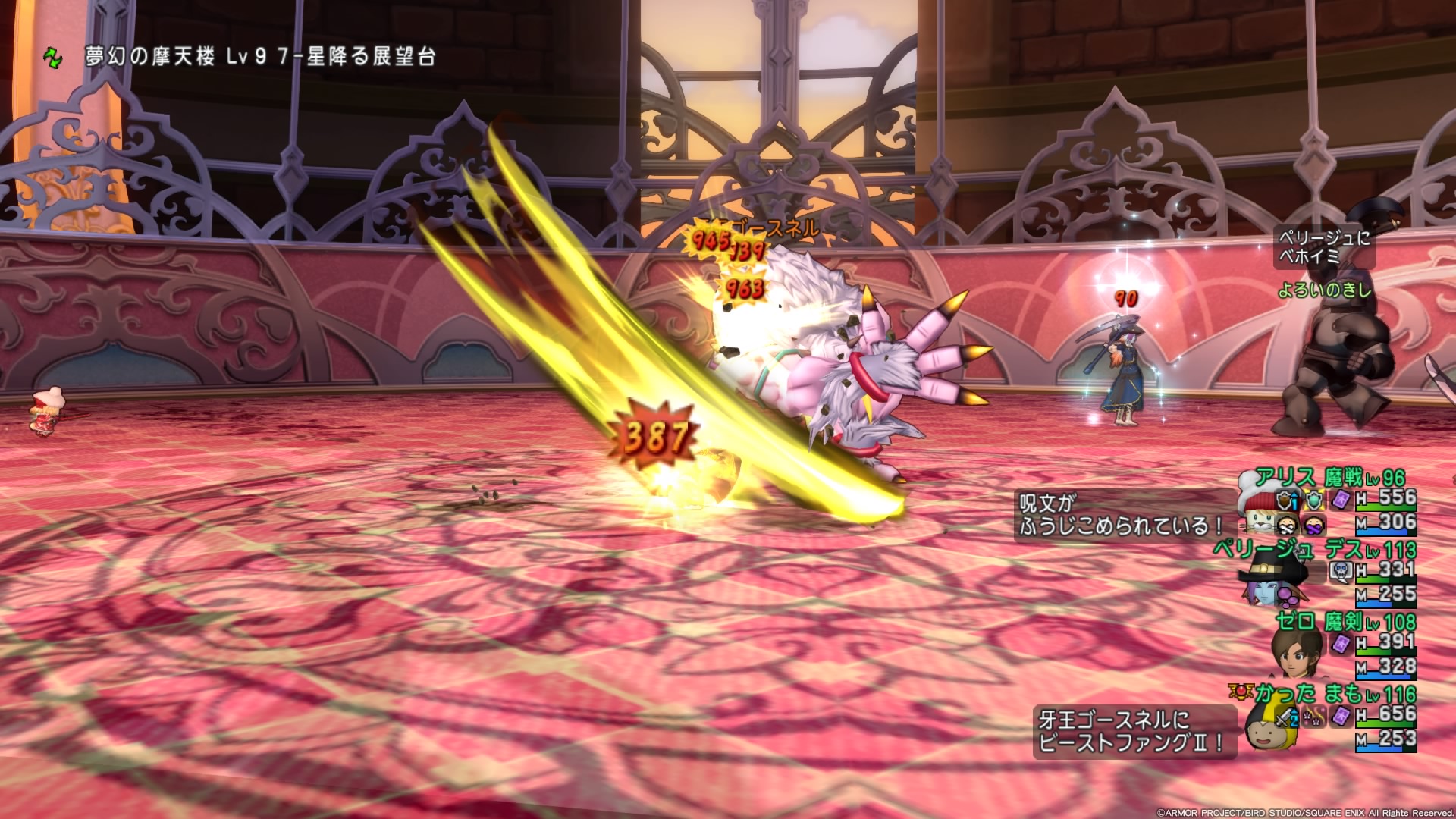Click the purple sealed-mouth icon on アリス
This screenshot has height=819, width=1456.
1314,525
